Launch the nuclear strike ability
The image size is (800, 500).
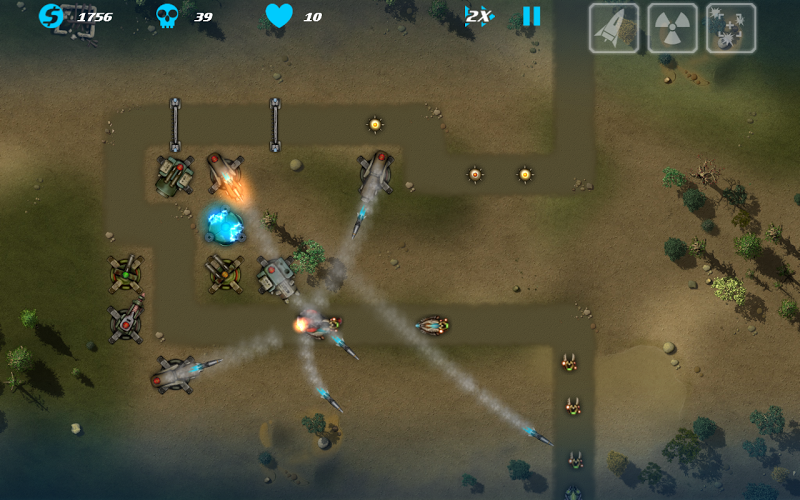click(x=672, y=28)
